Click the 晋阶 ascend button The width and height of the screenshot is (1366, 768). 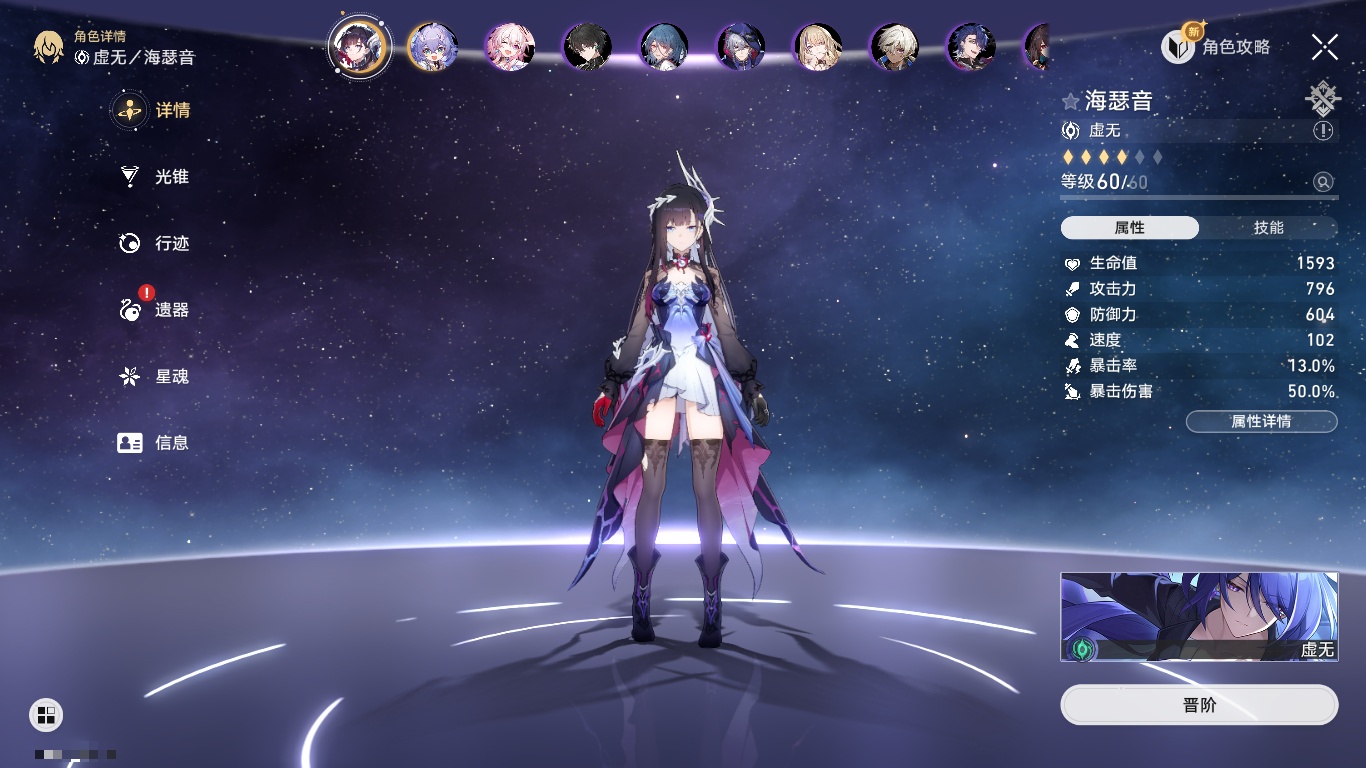(1199, 705)
